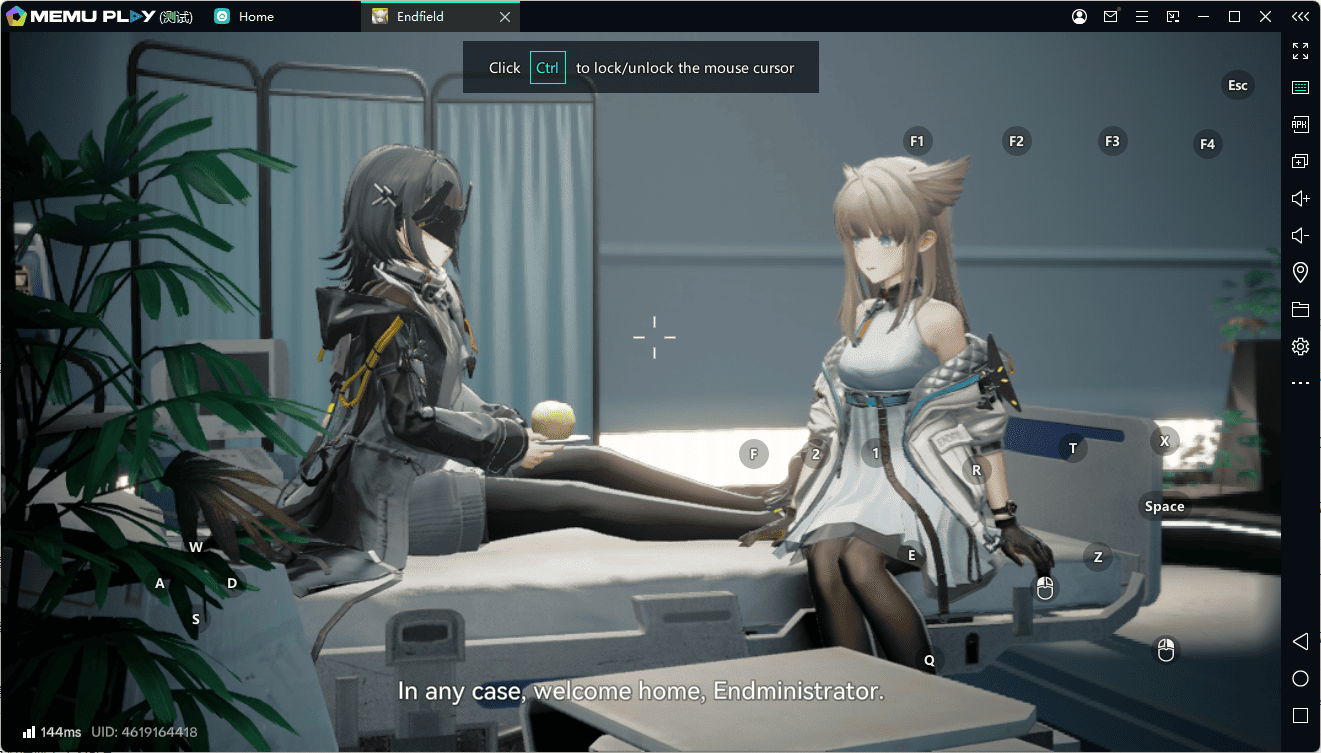Switch to the Home tab
The height and width of the screenshot is (753, 1321).
[x=255, y=17]
